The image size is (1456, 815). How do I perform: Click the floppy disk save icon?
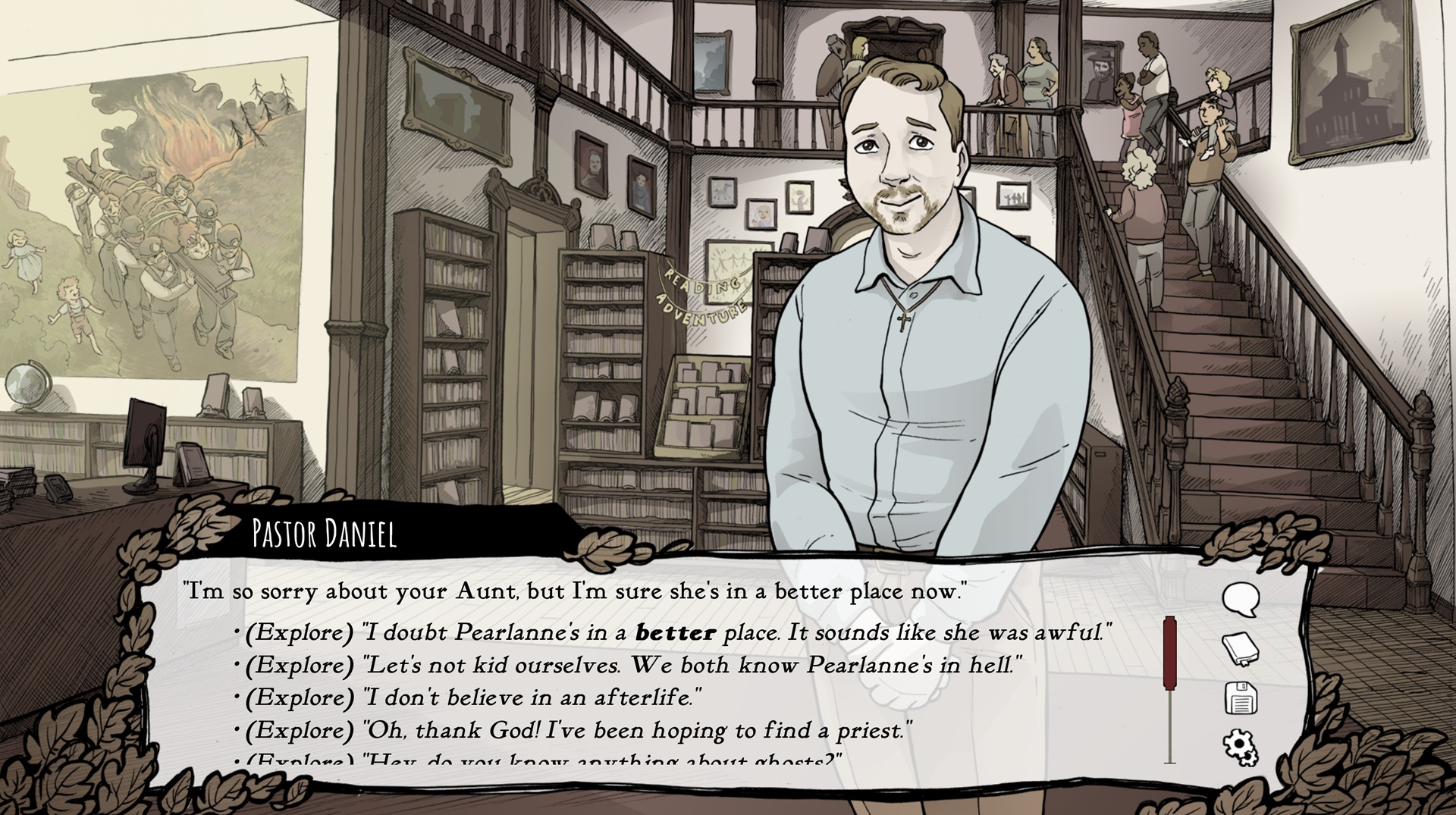[x=1241, y=697]
